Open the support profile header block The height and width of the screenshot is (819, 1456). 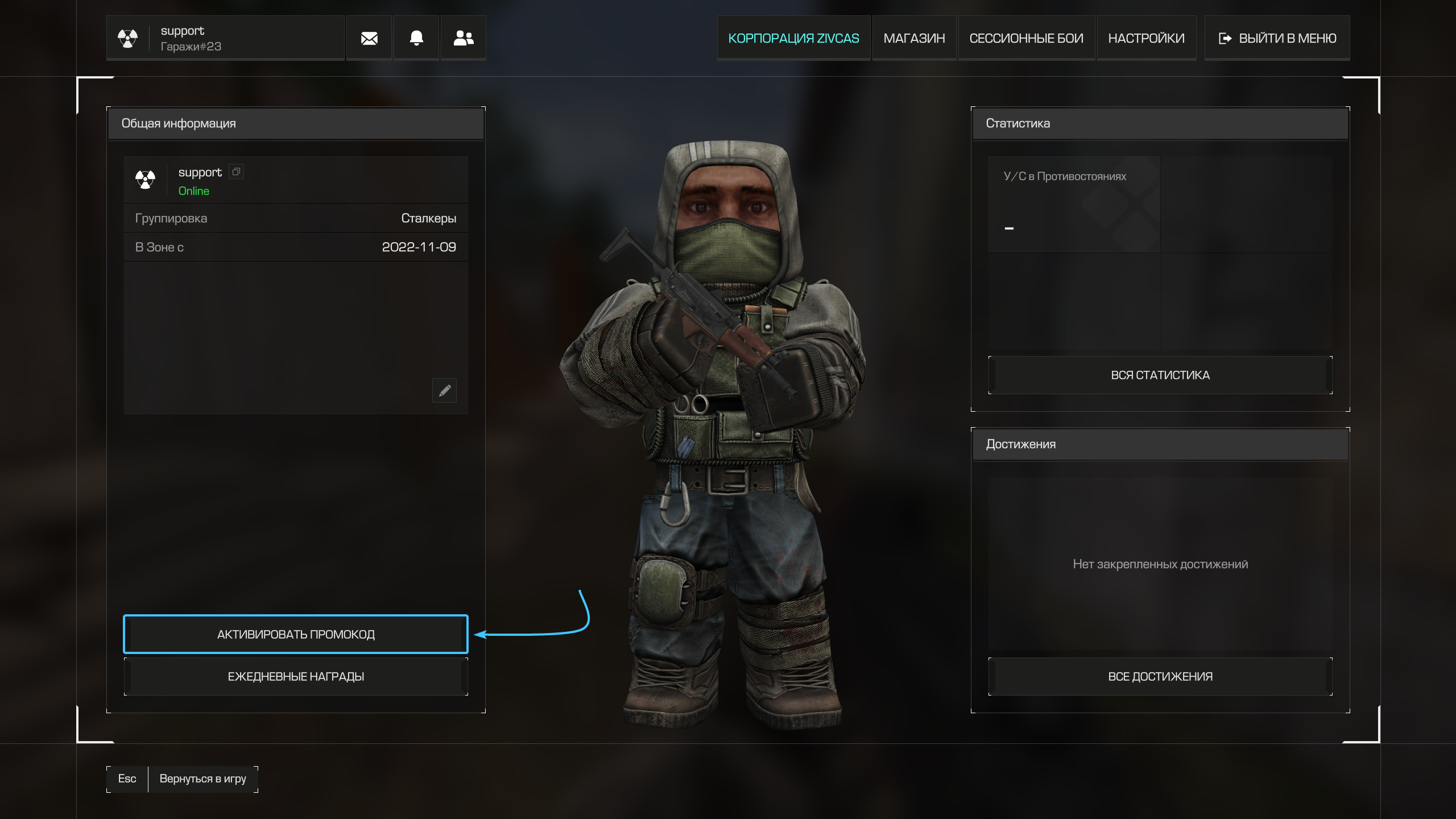[x=225, y=38]
